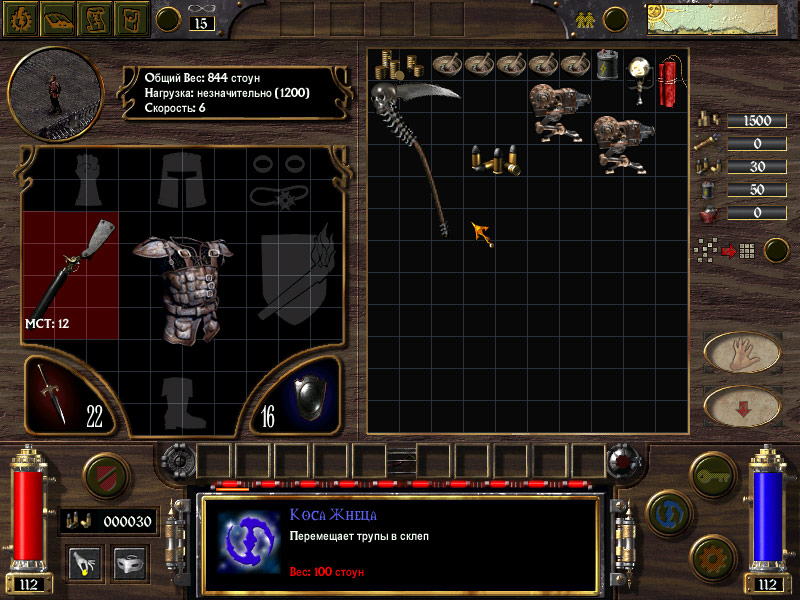Select the gold coin stack in inventory
The height and width of the screenshot is (600, 800).
coord(386,66)
